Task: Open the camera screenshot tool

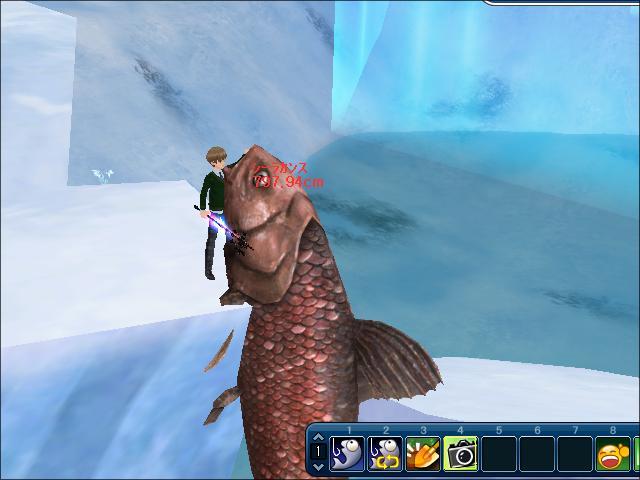Action: [461, 454]
